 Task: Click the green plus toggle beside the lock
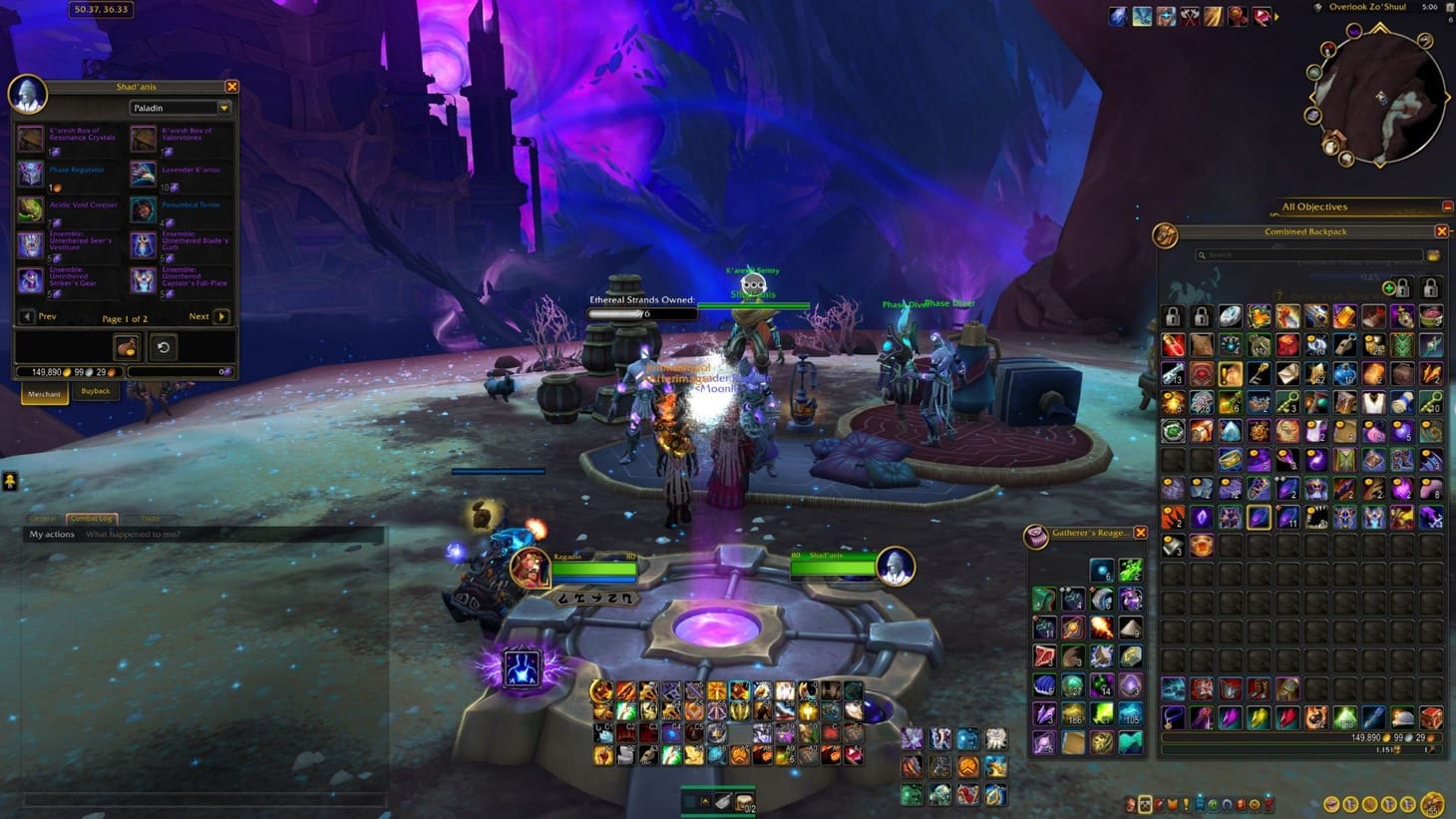pos(1389,288)
